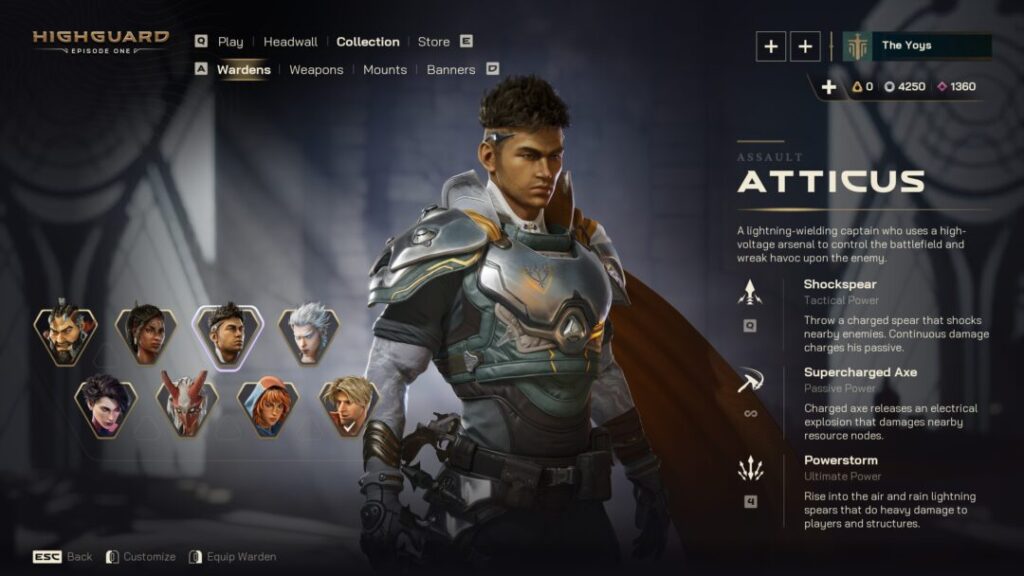Select the red horned masked warden portrait
1024x576 pixels.
pos(187,405)
